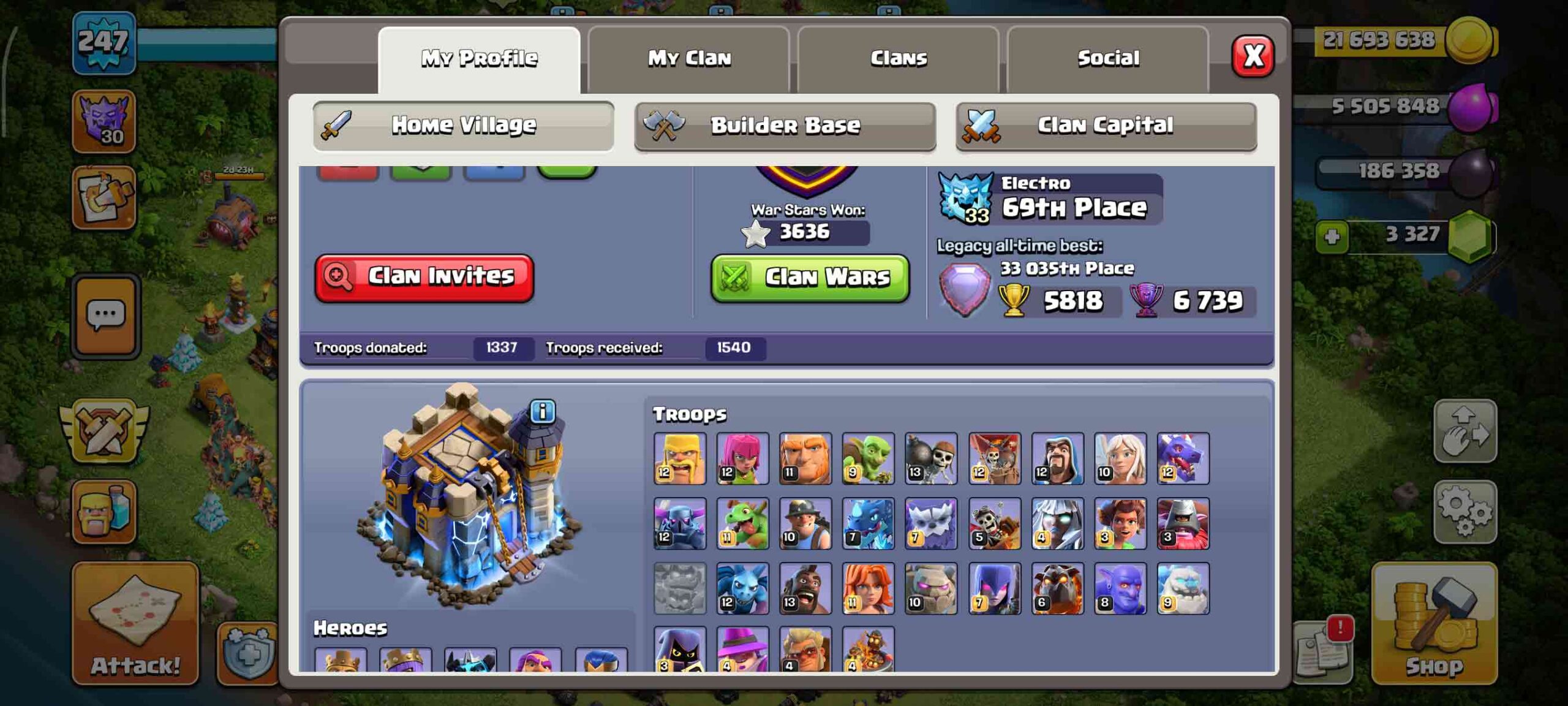Switch to the Builder Base view
The height and width of the screenshot is (706, 1568).
785,126
